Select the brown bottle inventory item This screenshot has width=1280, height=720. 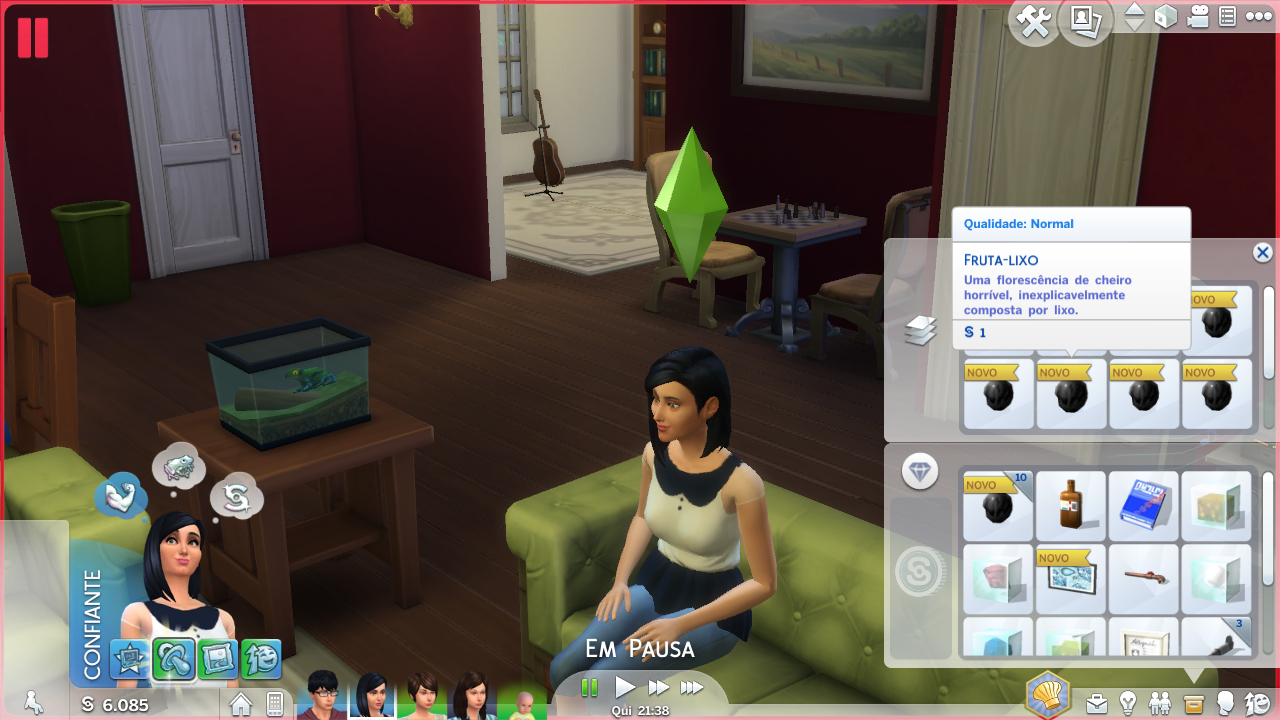pyautogui.click(x=1070, y=506)
